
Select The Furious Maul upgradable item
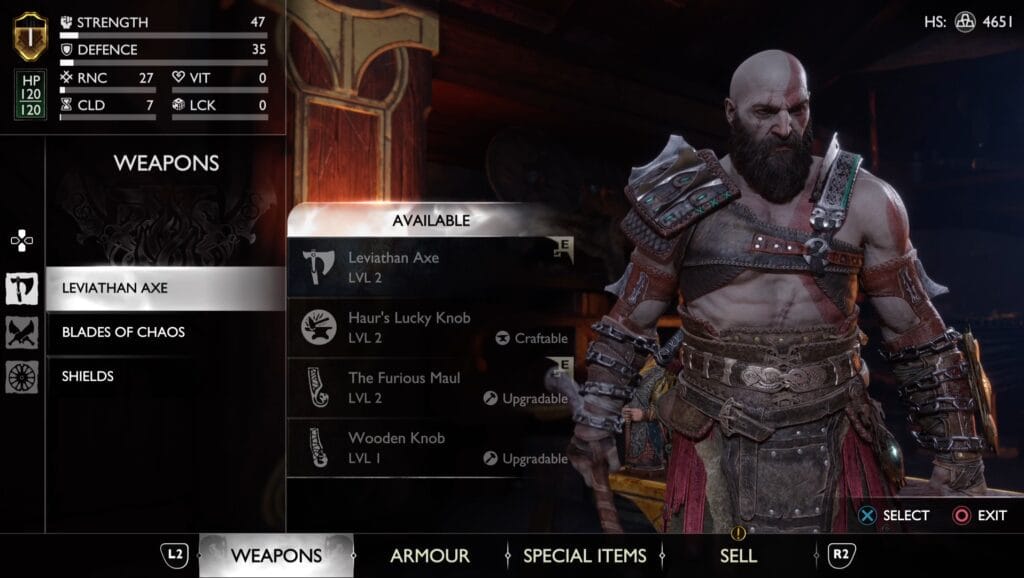pyautogui.click(x=430, y=387)
